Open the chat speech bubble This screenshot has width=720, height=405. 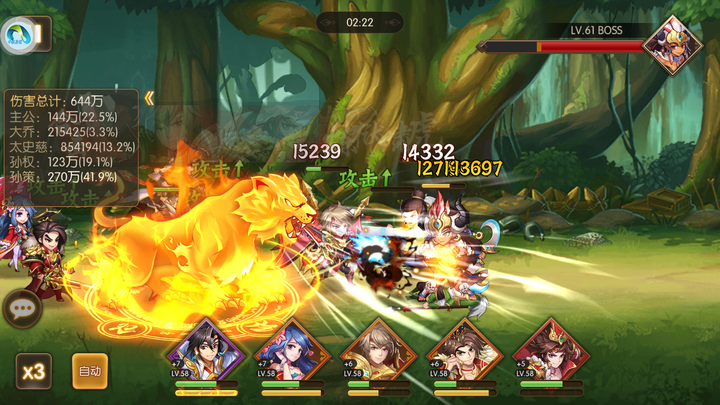pyautogui.click(x=21, y=308)
